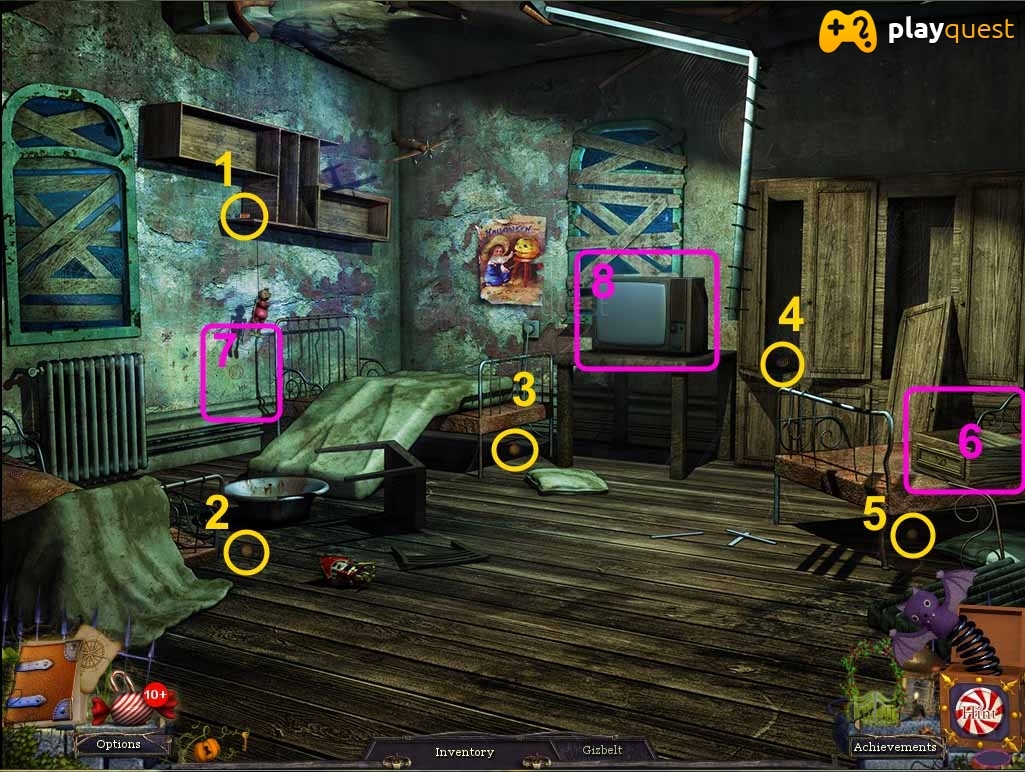This screenshot has width=1025, height=772.
Task: Open the Options menu
Action: tap(118, 744)
